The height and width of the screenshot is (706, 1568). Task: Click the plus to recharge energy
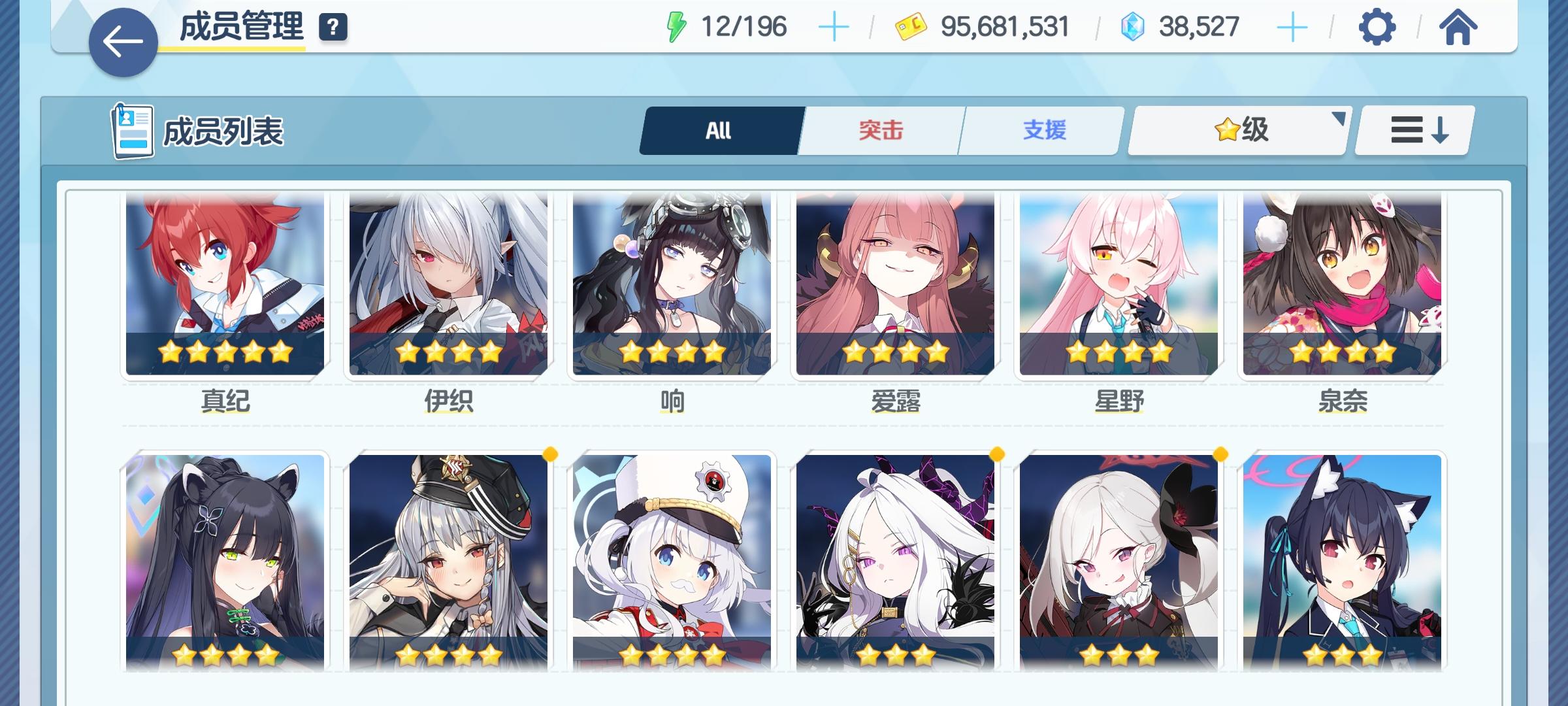[835, 26]
